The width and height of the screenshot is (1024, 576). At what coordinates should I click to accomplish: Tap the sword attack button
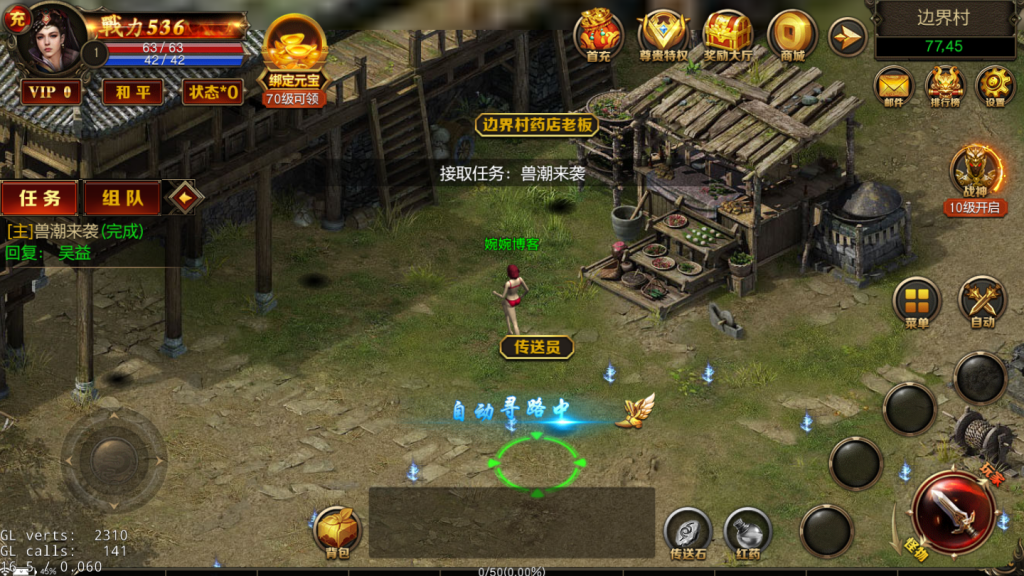951,512
